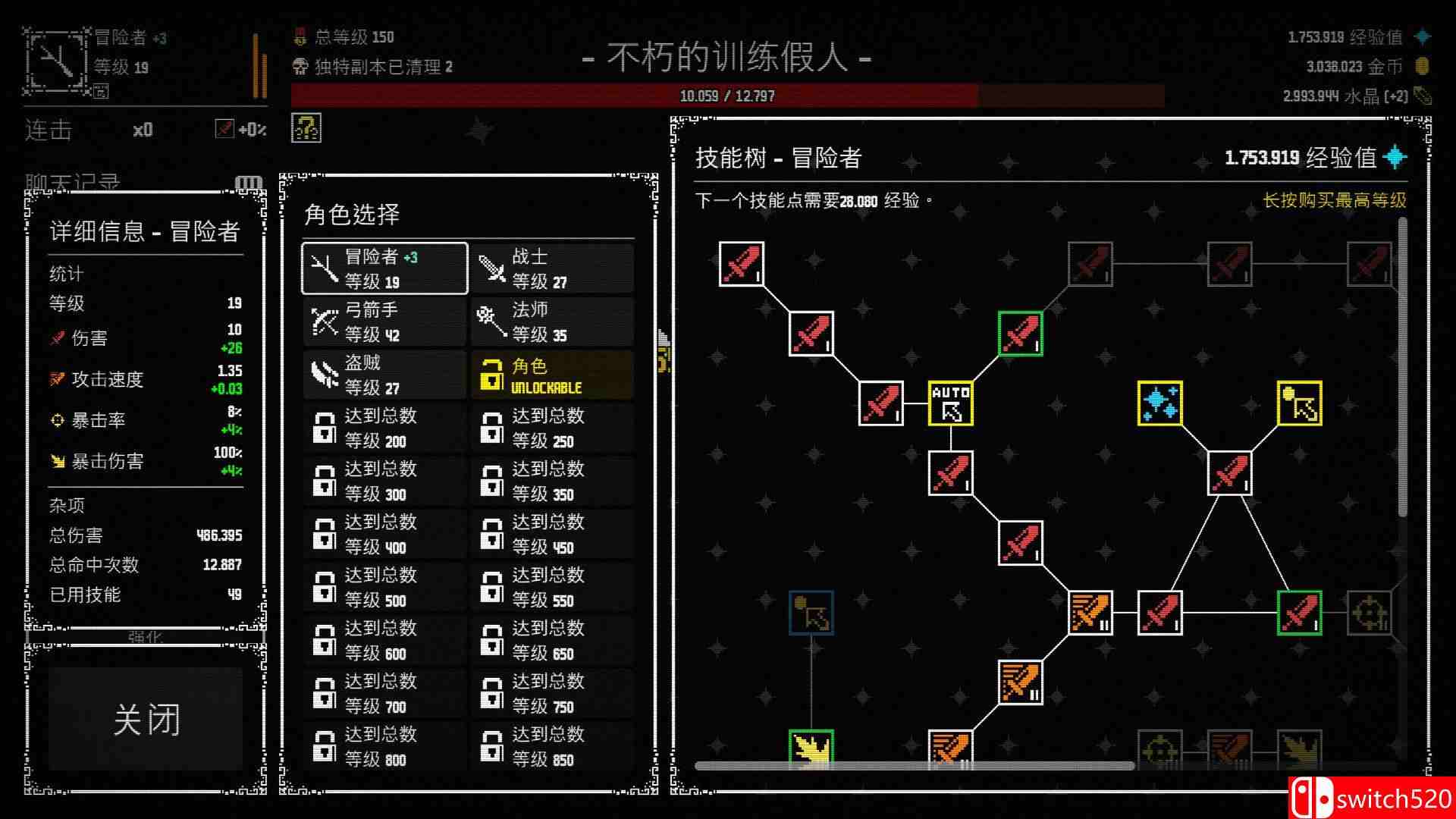
Task: Click the locked 角色 UNLOCKABLE slot
Action: (x=551, y=375)
